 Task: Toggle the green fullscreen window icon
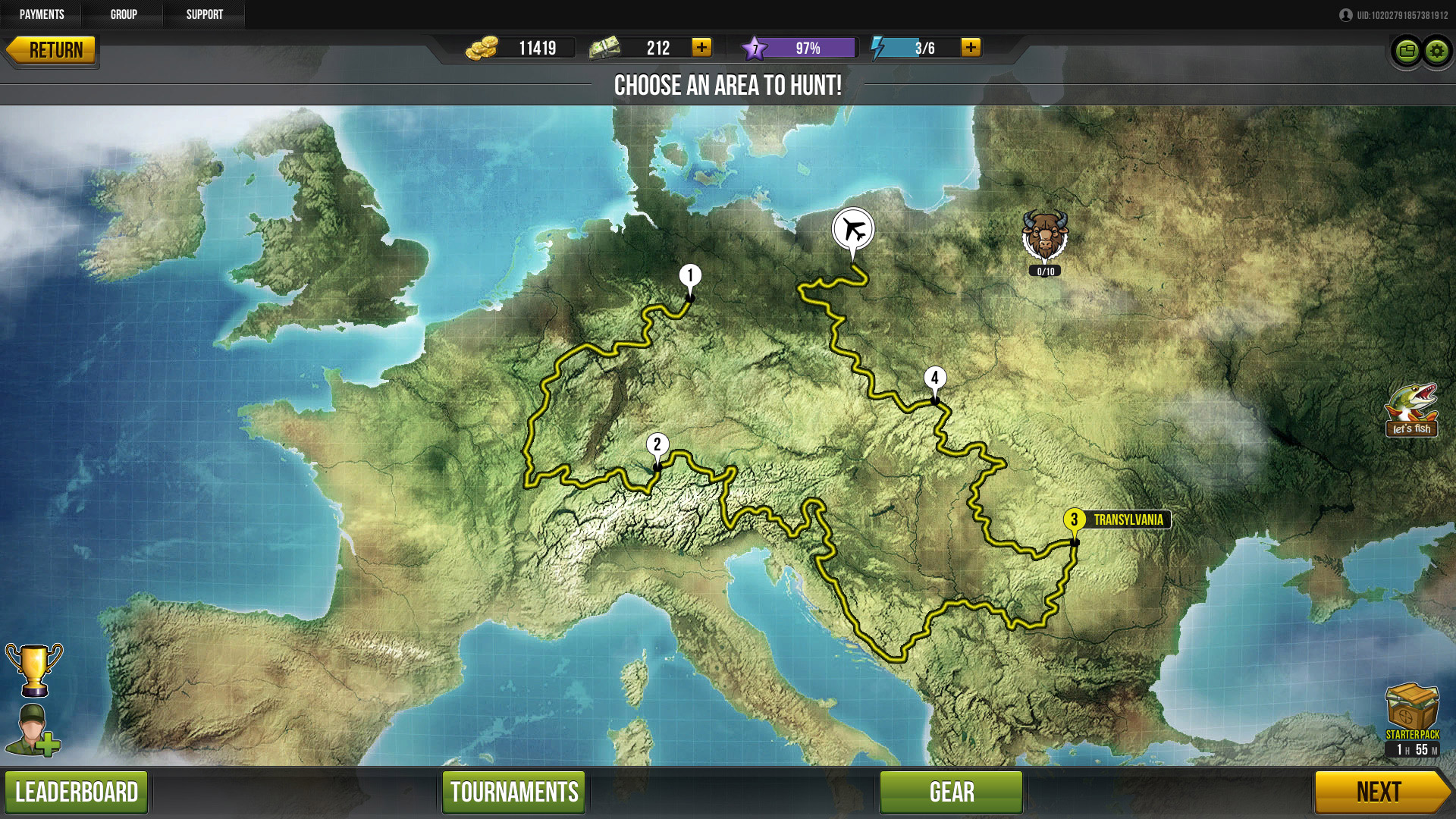point(1407,52)
